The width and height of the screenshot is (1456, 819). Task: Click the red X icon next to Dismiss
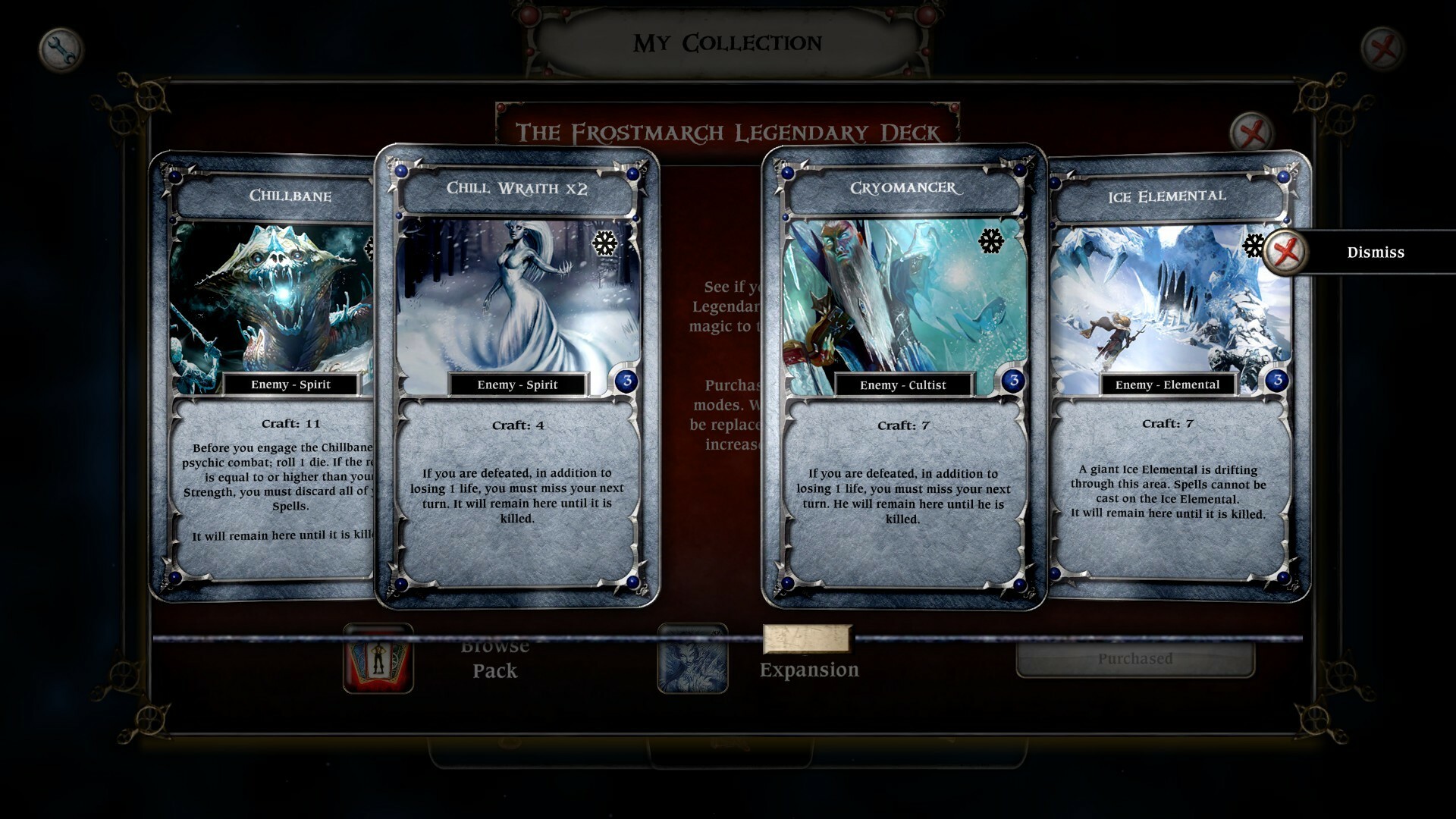click(x=1285, y=252)
